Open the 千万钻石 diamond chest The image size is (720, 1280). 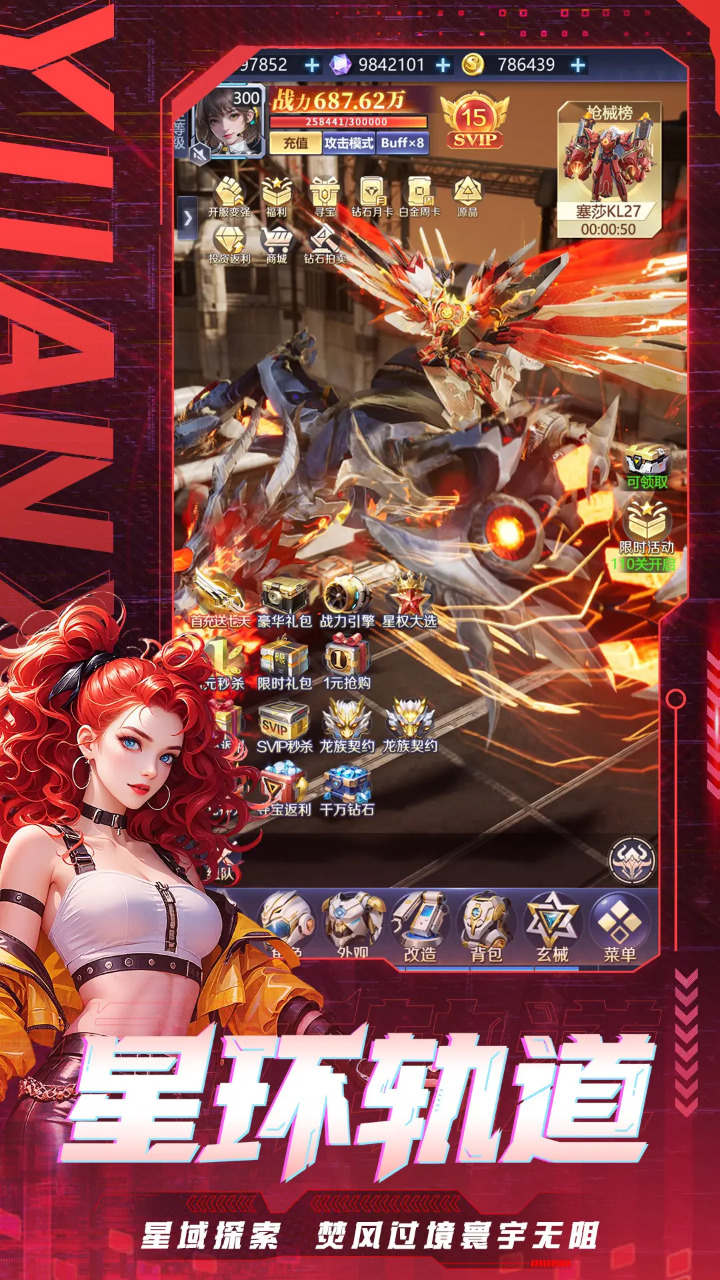click(x=347, y=788)
